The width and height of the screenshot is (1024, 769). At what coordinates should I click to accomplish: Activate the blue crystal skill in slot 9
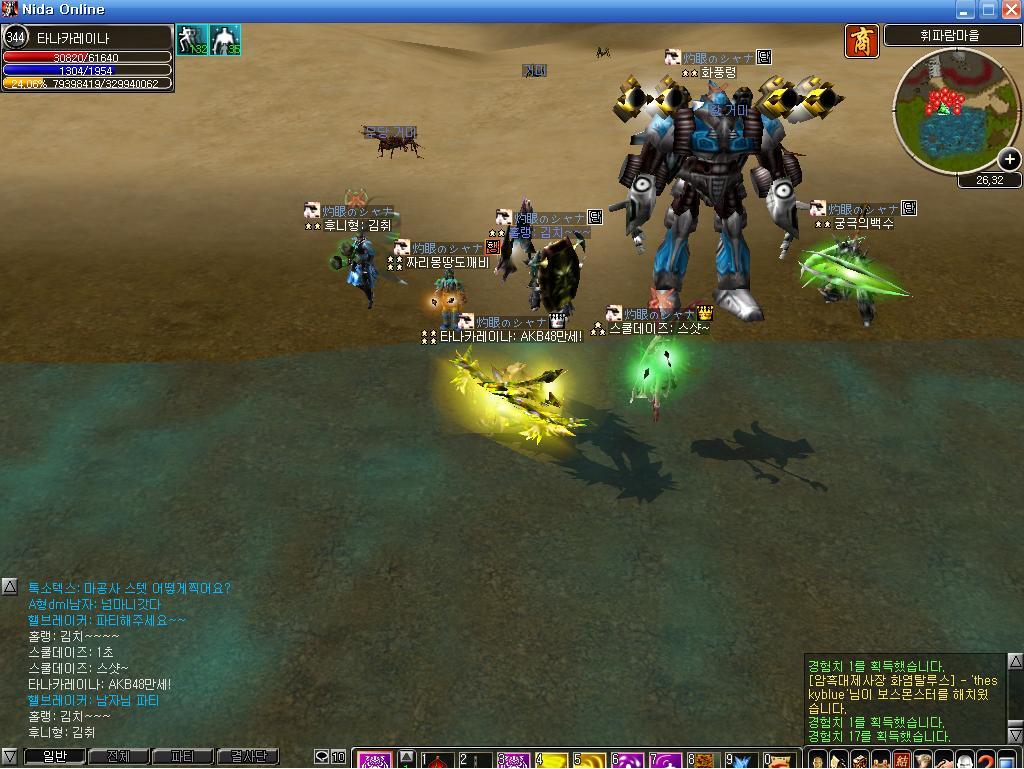coord(745,761)
